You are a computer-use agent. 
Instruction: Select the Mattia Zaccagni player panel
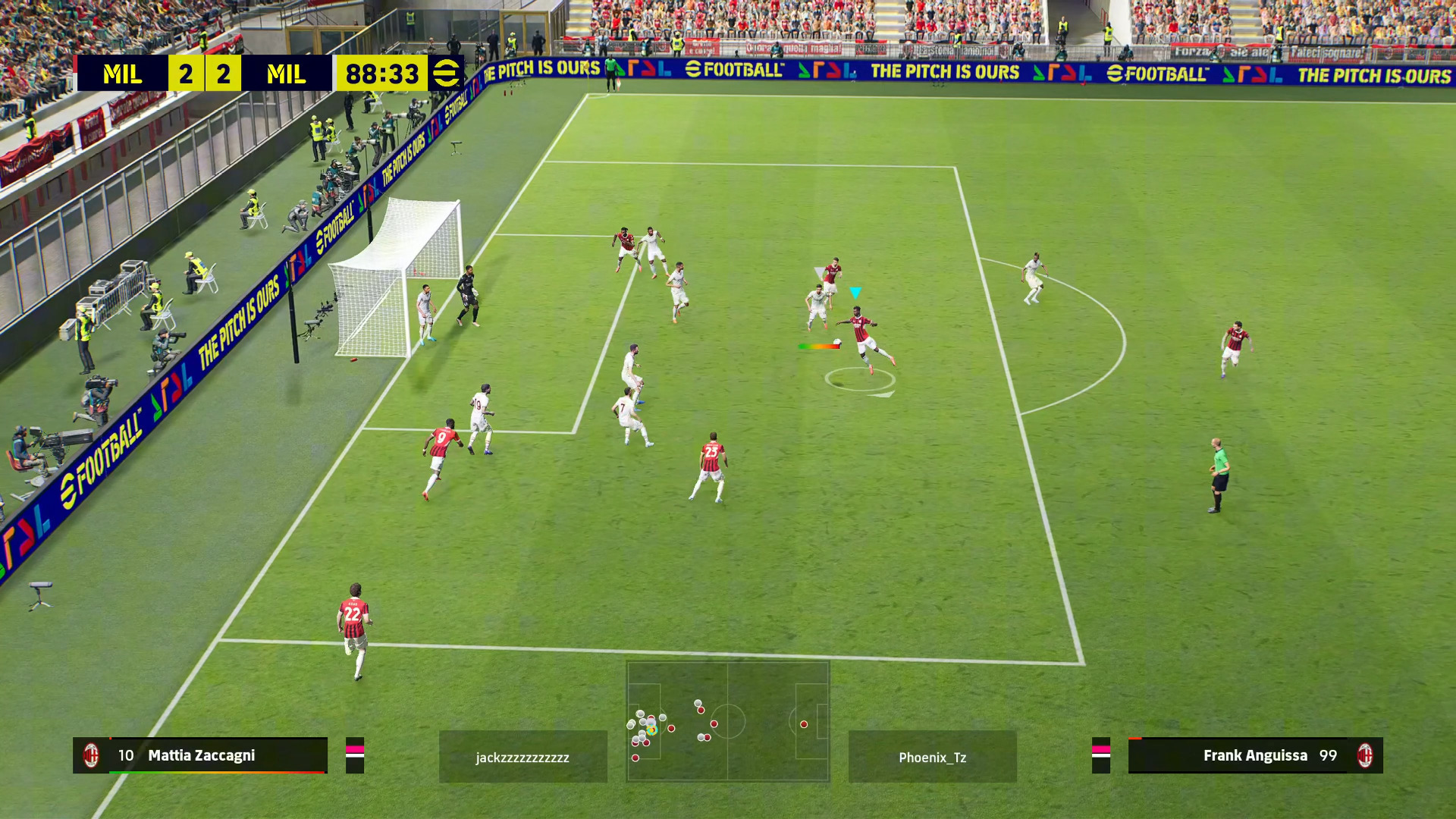pos(200,755)
